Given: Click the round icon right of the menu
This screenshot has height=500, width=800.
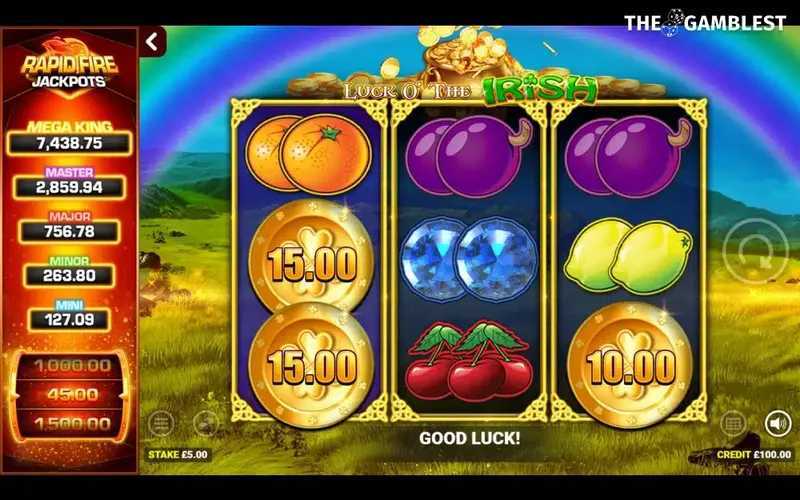Looking at the screenshot, I should (x=206, y=424).
